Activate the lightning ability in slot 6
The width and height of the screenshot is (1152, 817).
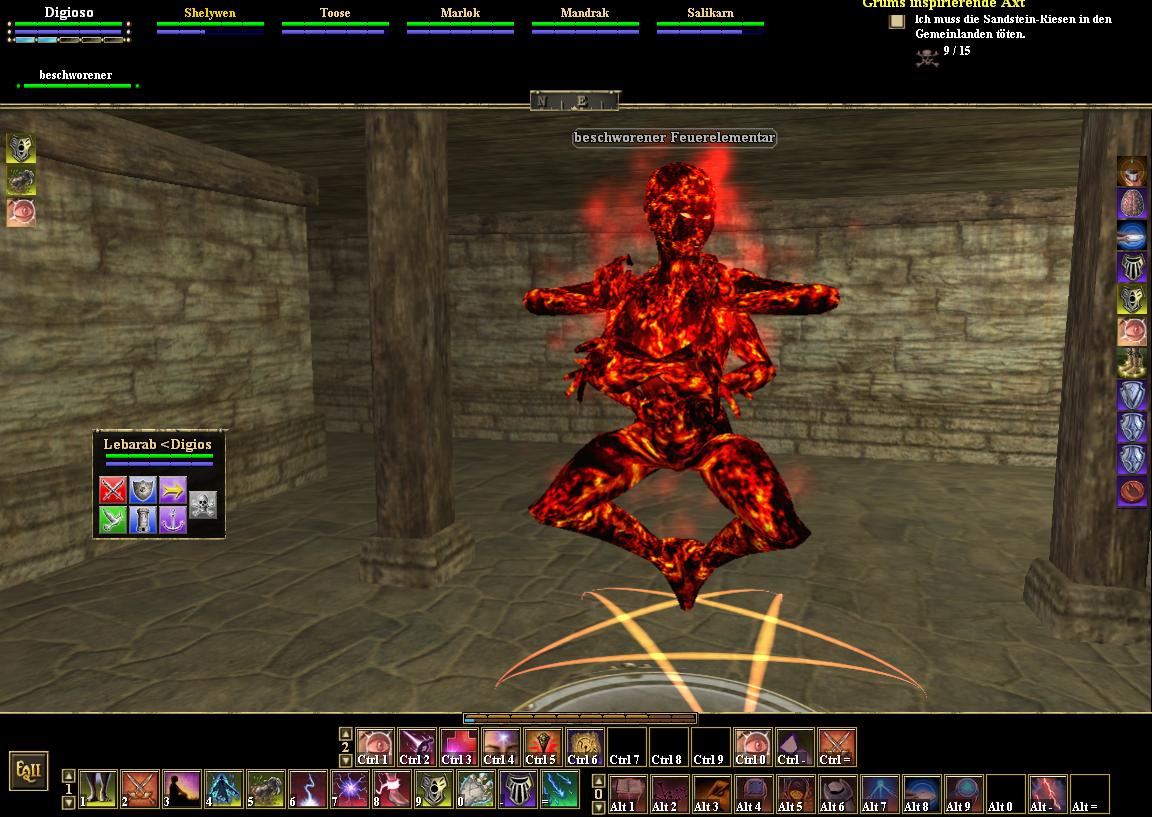click(x=309, y=789)
